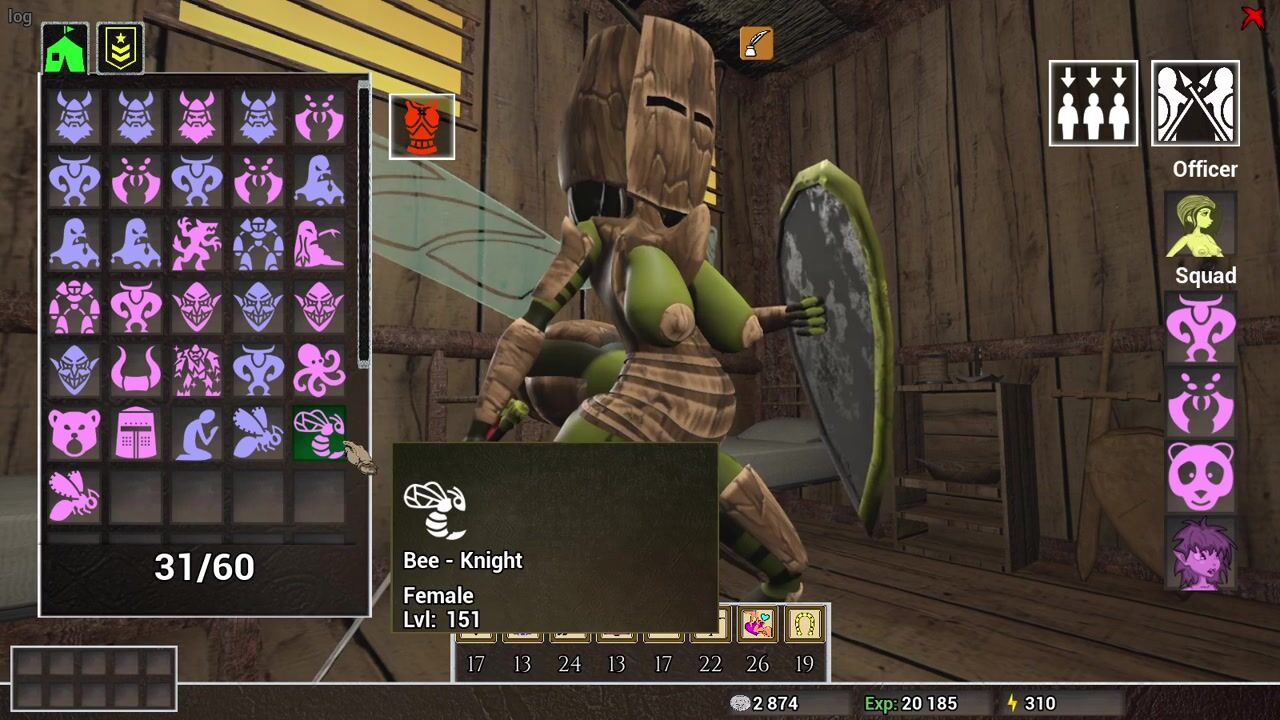This screenshot has width=1280, height=720.
Task: Activate the crossed spears soldiers button
Action: point(1195,103)
